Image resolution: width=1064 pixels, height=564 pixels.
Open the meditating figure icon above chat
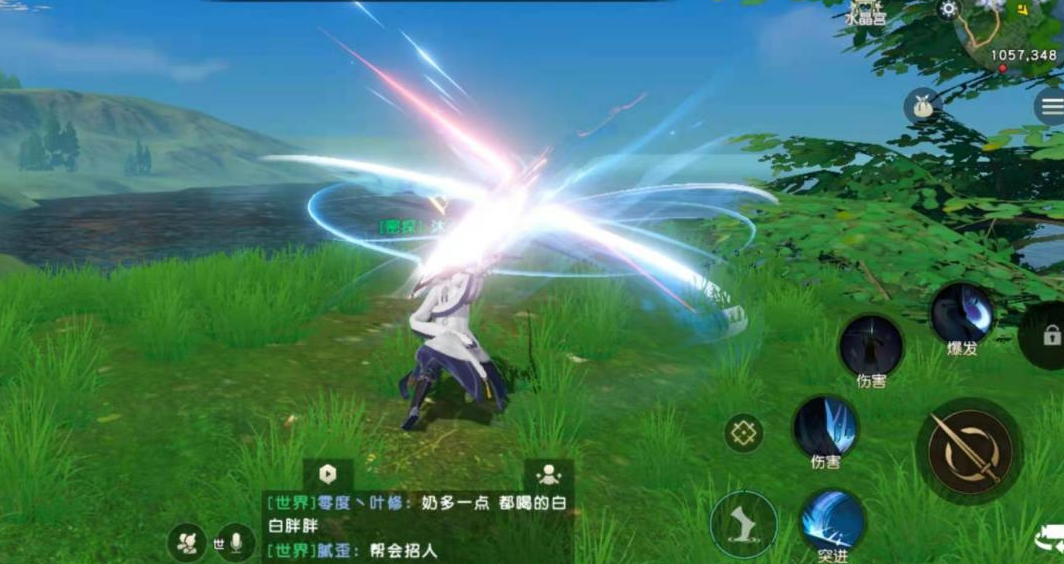[548, 475]
